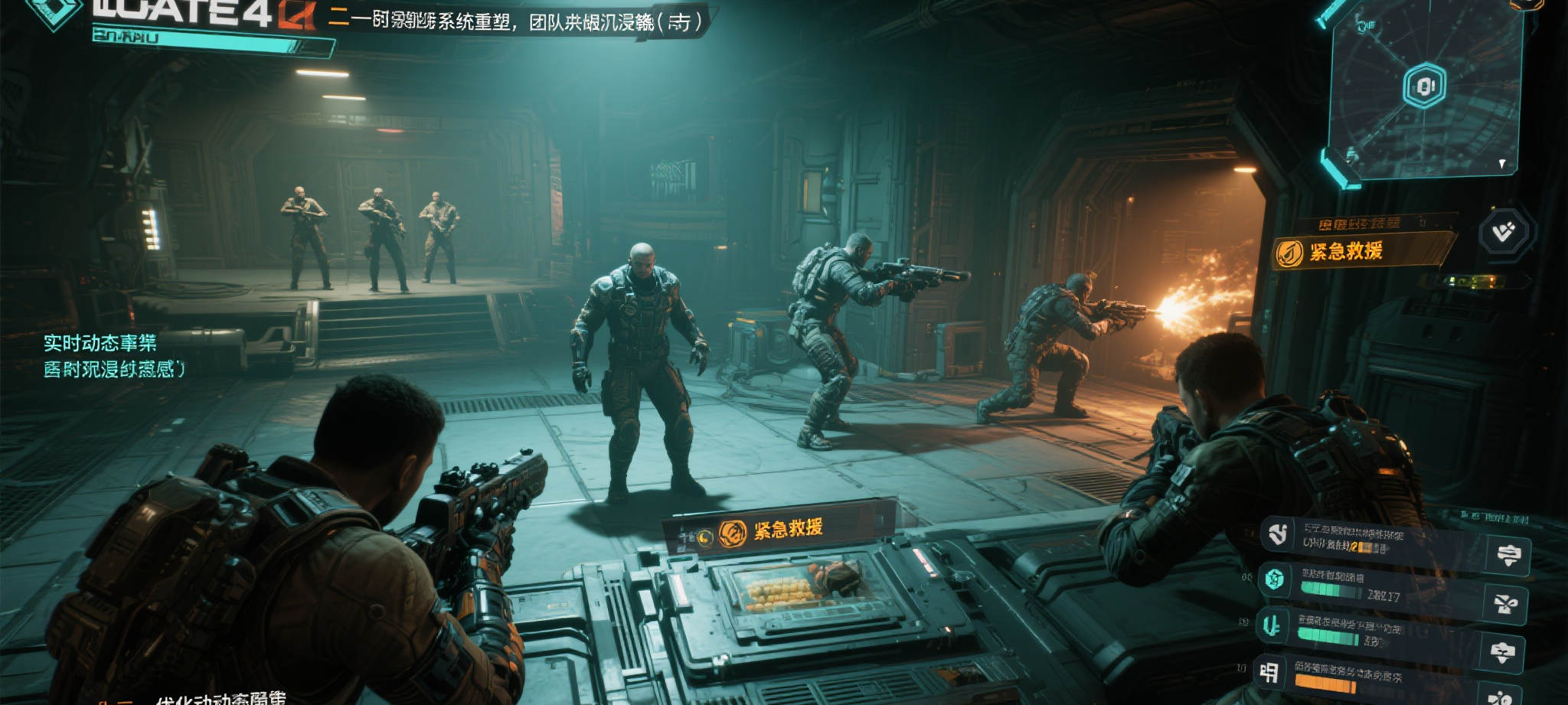This screenshot has height=705, width=1568.
Task: Select the cyan hexagon icon on the second squad row
Action: (1275, 579)
